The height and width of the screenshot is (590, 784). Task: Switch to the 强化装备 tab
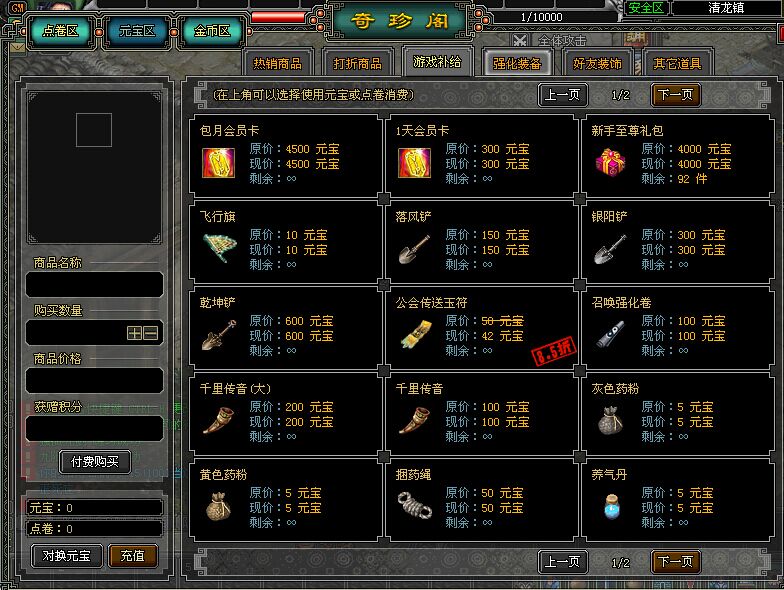(517, 63)
